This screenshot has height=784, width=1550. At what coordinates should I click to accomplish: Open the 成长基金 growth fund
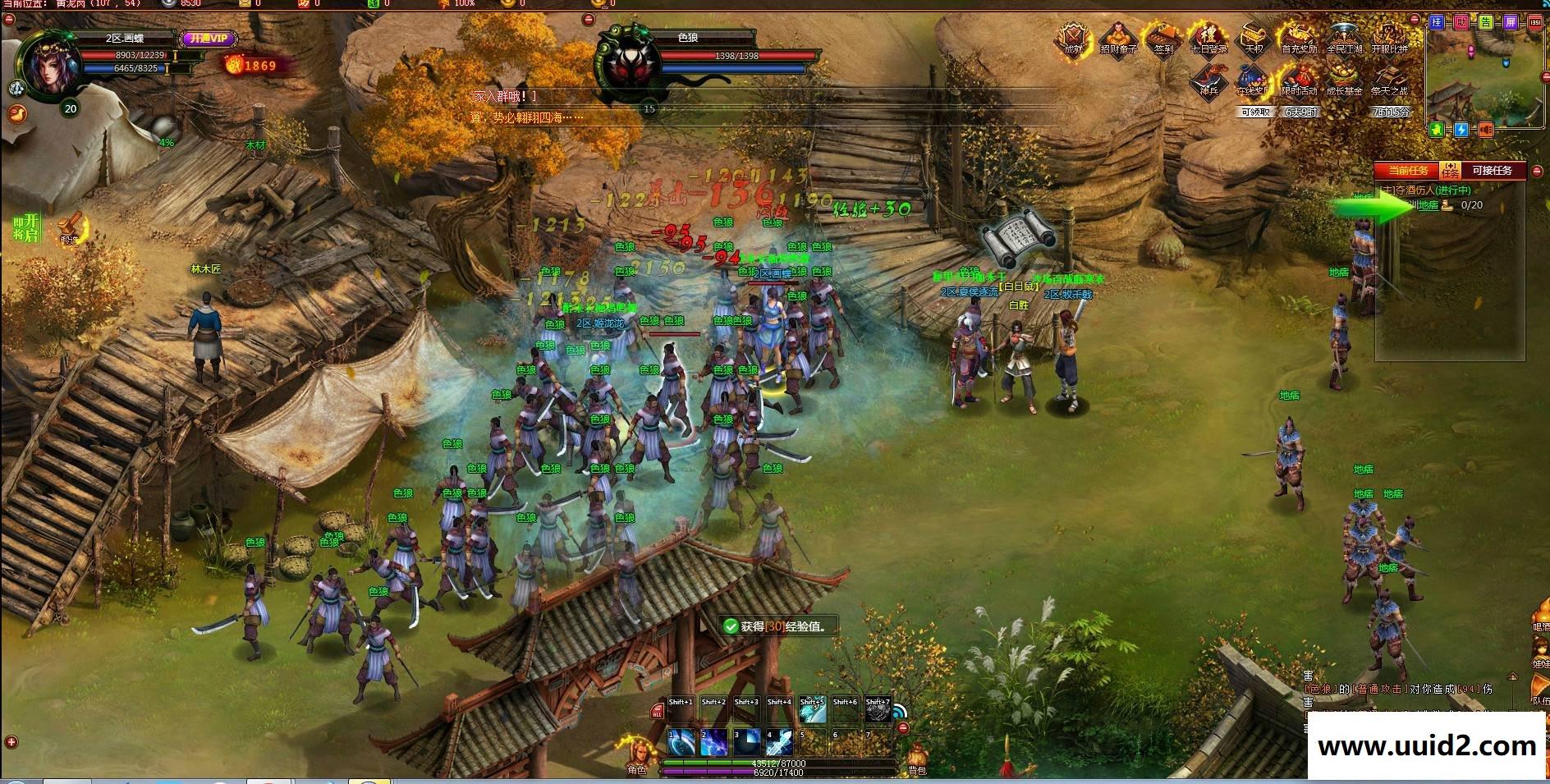(1344, 80)
